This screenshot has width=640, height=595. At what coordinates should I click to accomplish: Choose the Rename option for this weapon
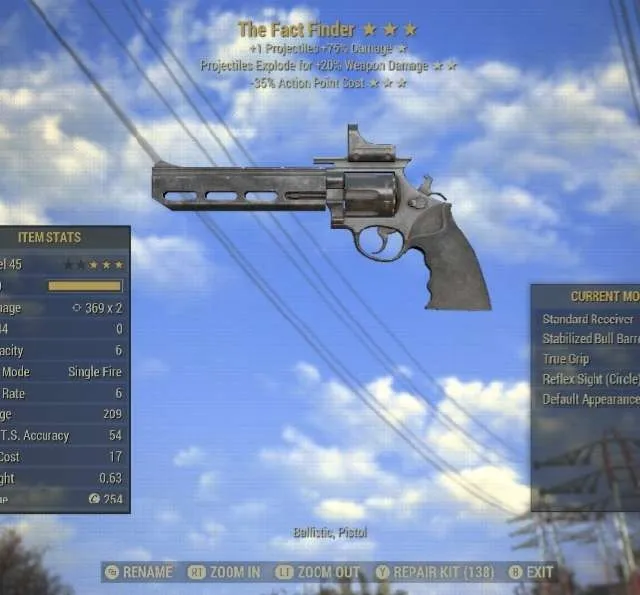(139, 572)
